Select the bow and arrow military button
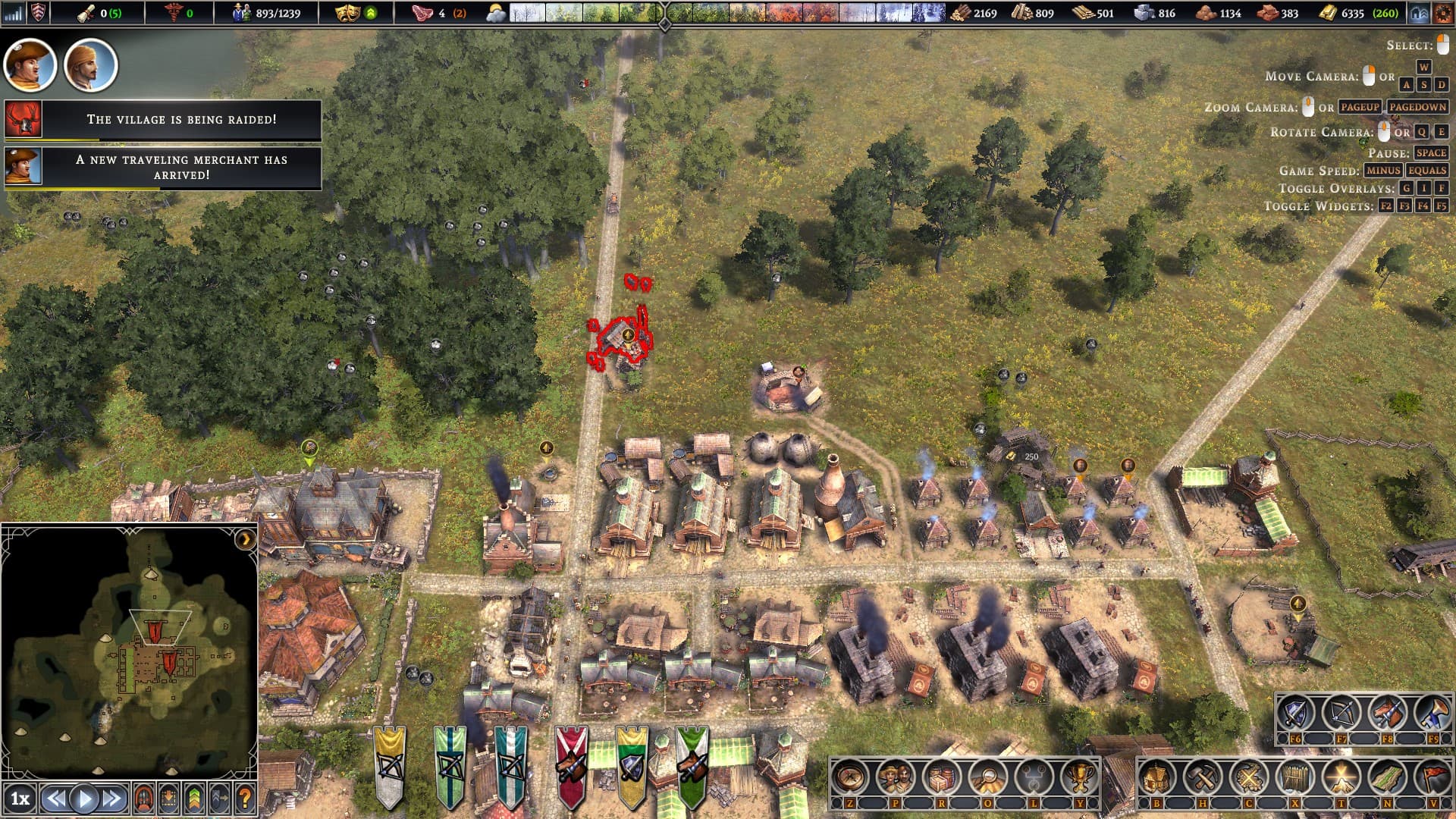The image size is (1456, 819). (1341, 713)
